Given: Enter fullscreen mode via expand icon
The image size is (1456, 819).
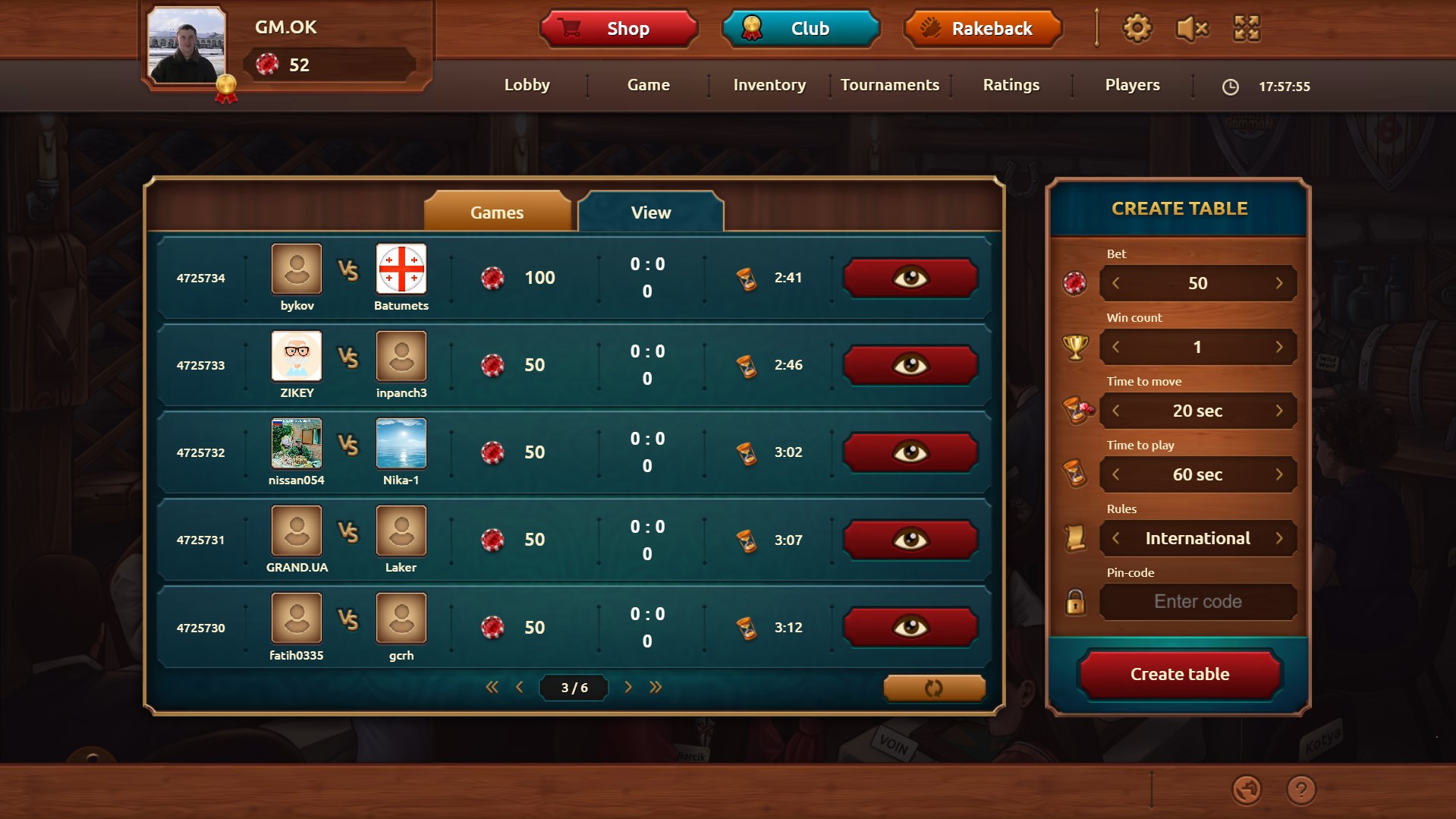Looking at the screenshot, I should (x=1246, y=28).
